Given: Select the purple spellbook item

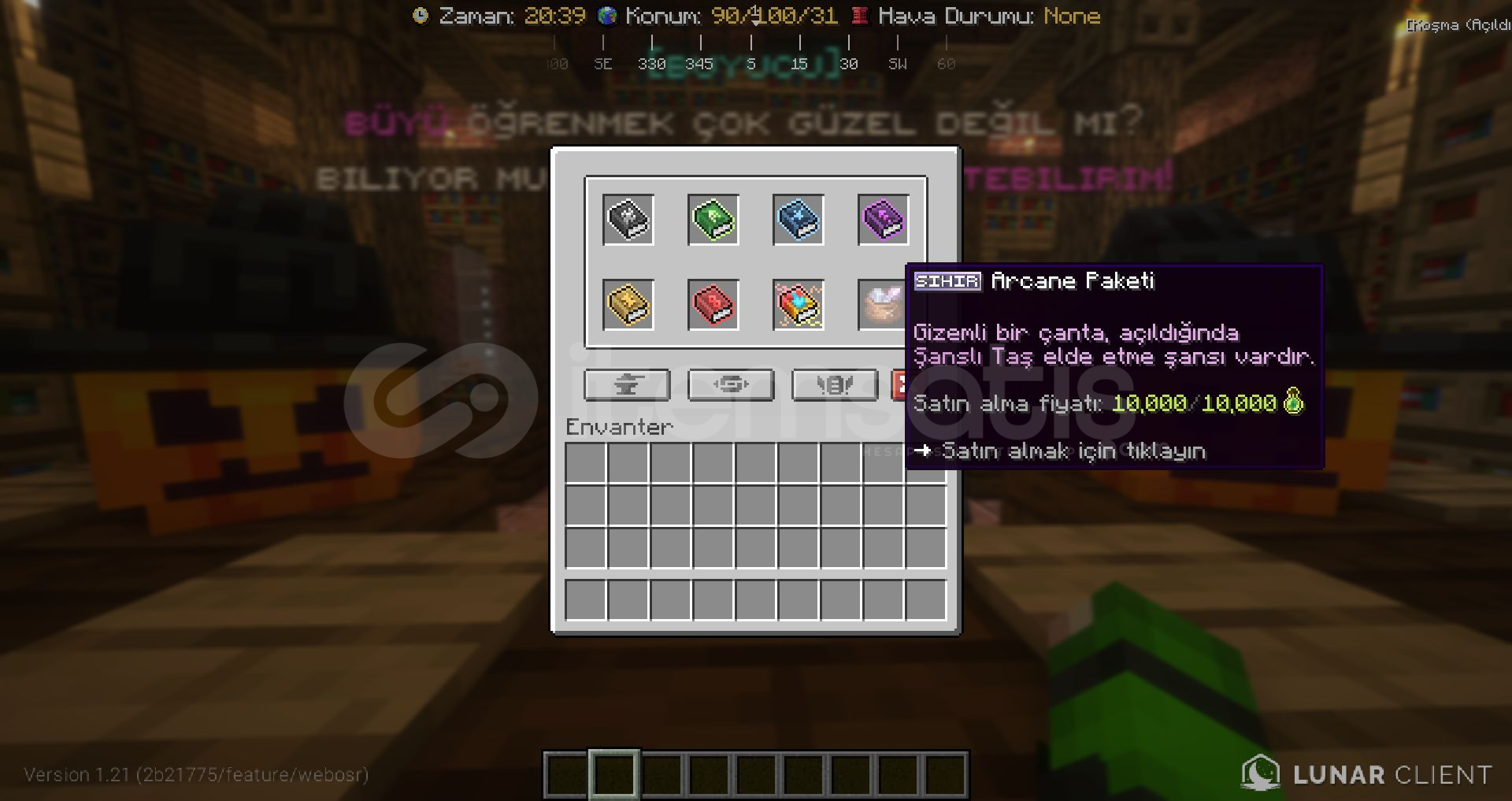Looking at the screenshot, I should (883, 221).
